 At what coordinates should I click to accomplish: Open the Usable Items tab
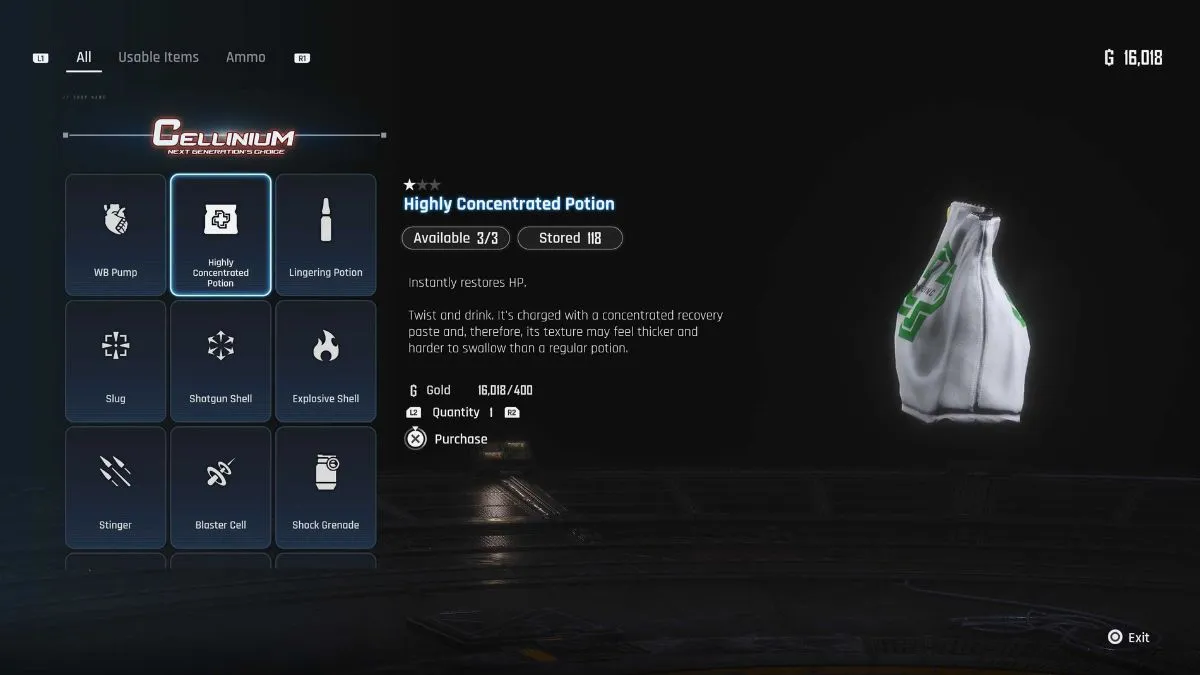[x=158, y=58]
